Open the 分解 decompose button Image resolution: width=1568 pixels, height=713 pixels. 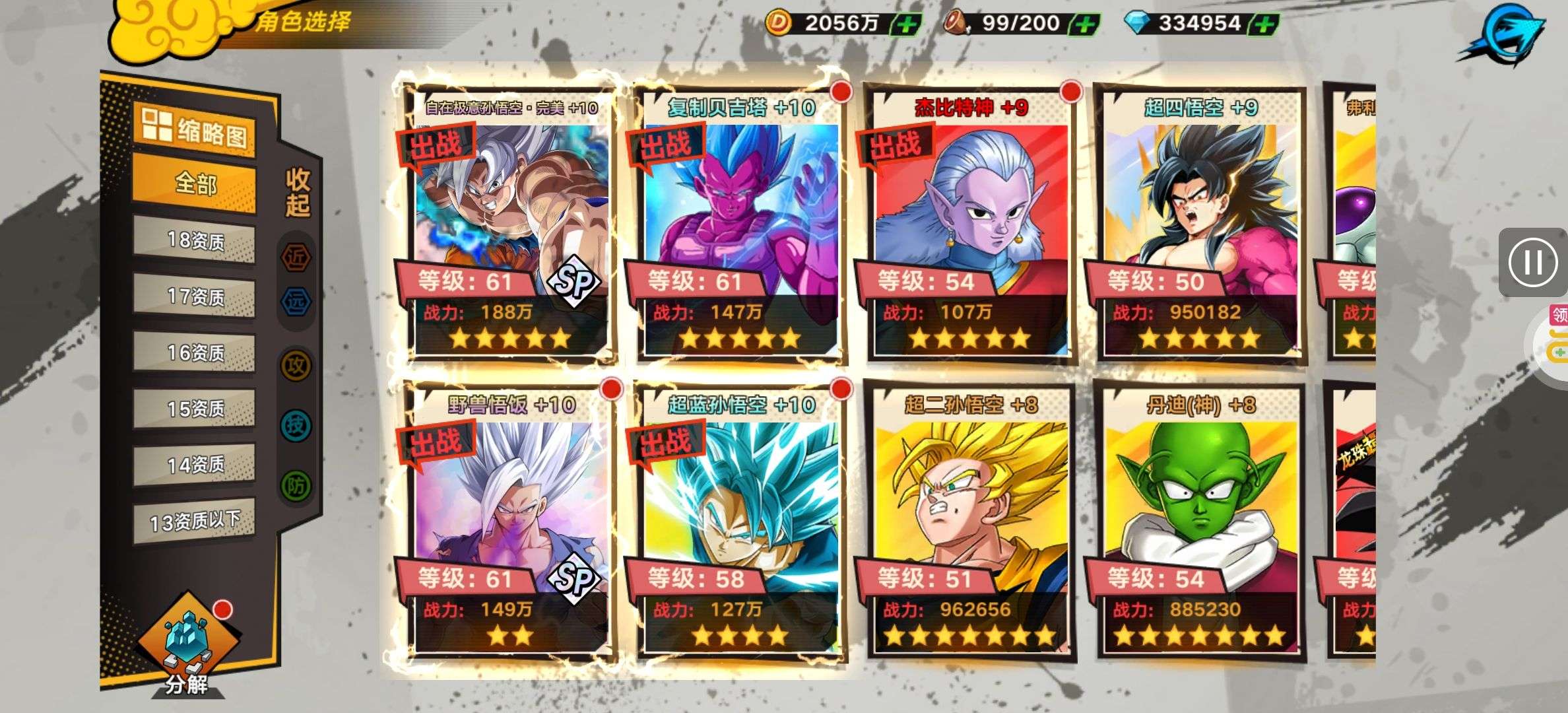pyautogui.click(x=187, y=644)
